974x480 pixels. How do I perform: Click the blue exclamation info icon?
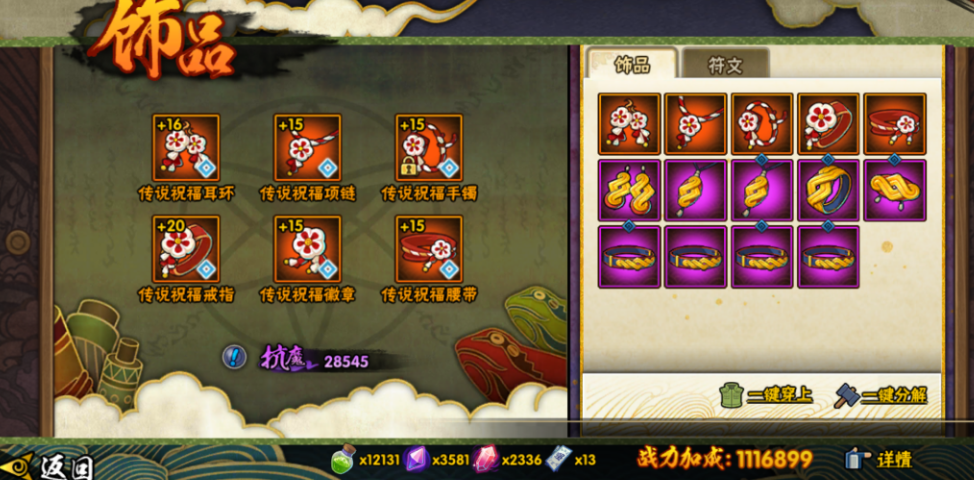[235, 356]
